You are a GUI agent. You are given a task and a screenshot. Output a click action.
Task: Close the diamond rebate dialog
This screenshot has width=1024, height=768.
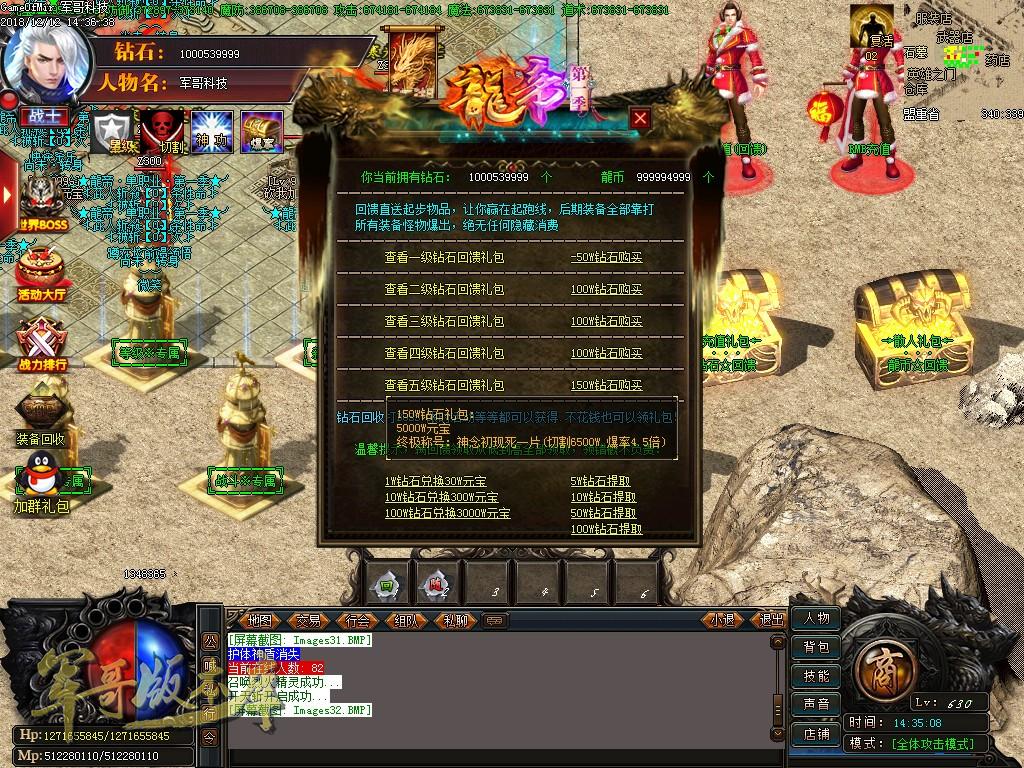coord(641,119)
